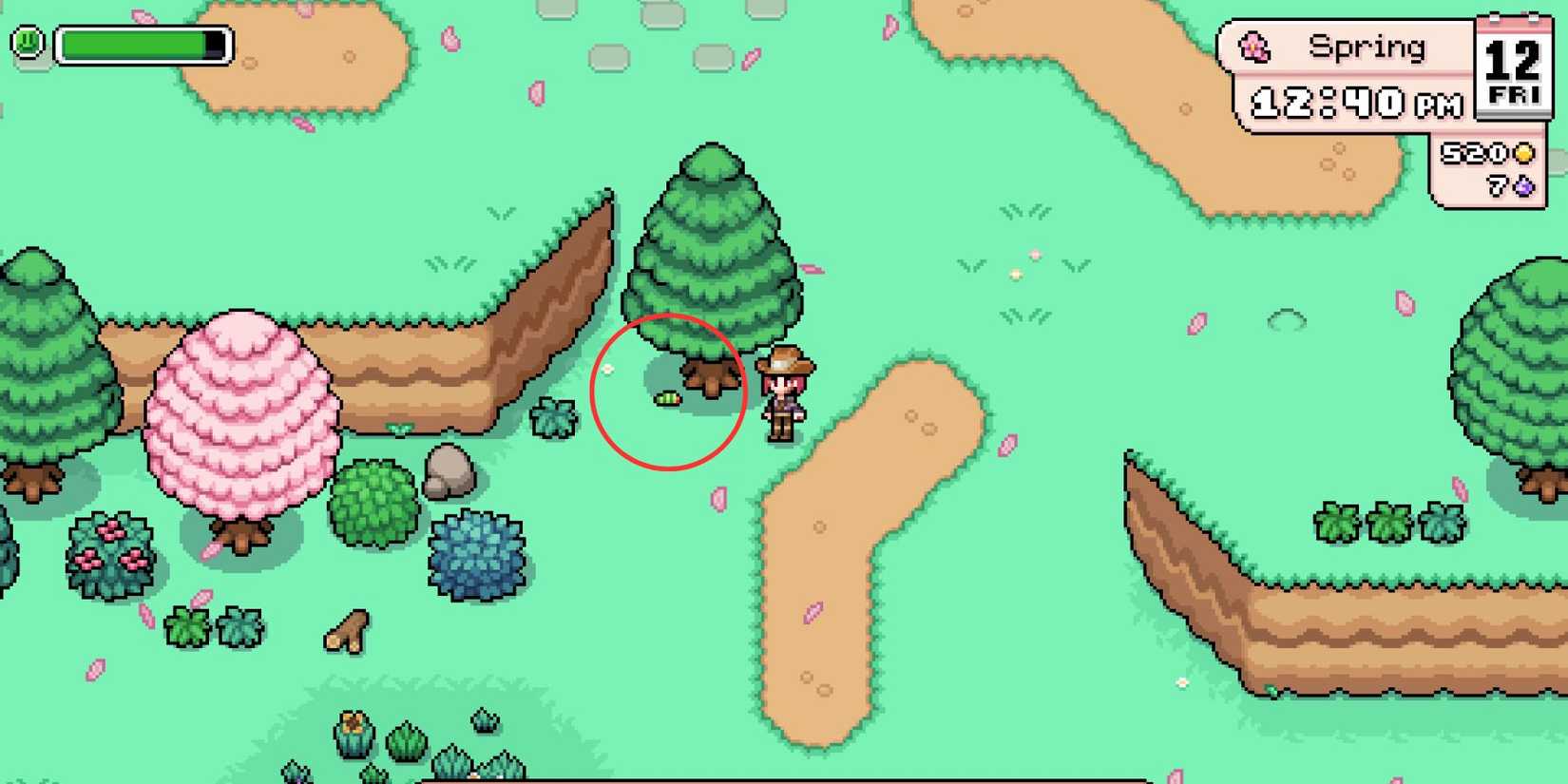Viewport: 1568px width, 784px height.
Task: Select the gold coin currency icon
Action: tap(1525, 154)
